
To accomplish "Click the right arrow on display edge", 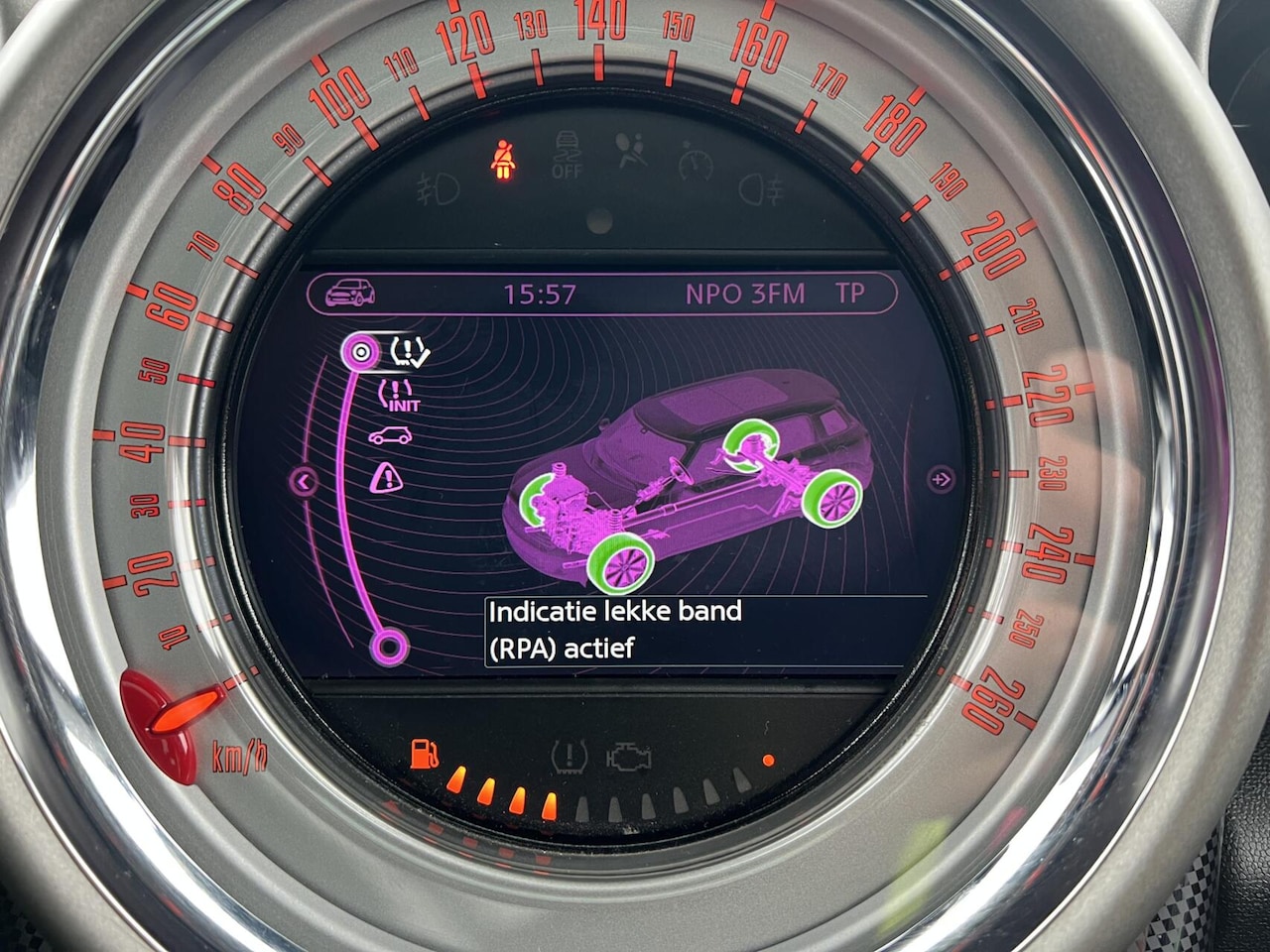I will pyautogui.click(x=940, y=480).
